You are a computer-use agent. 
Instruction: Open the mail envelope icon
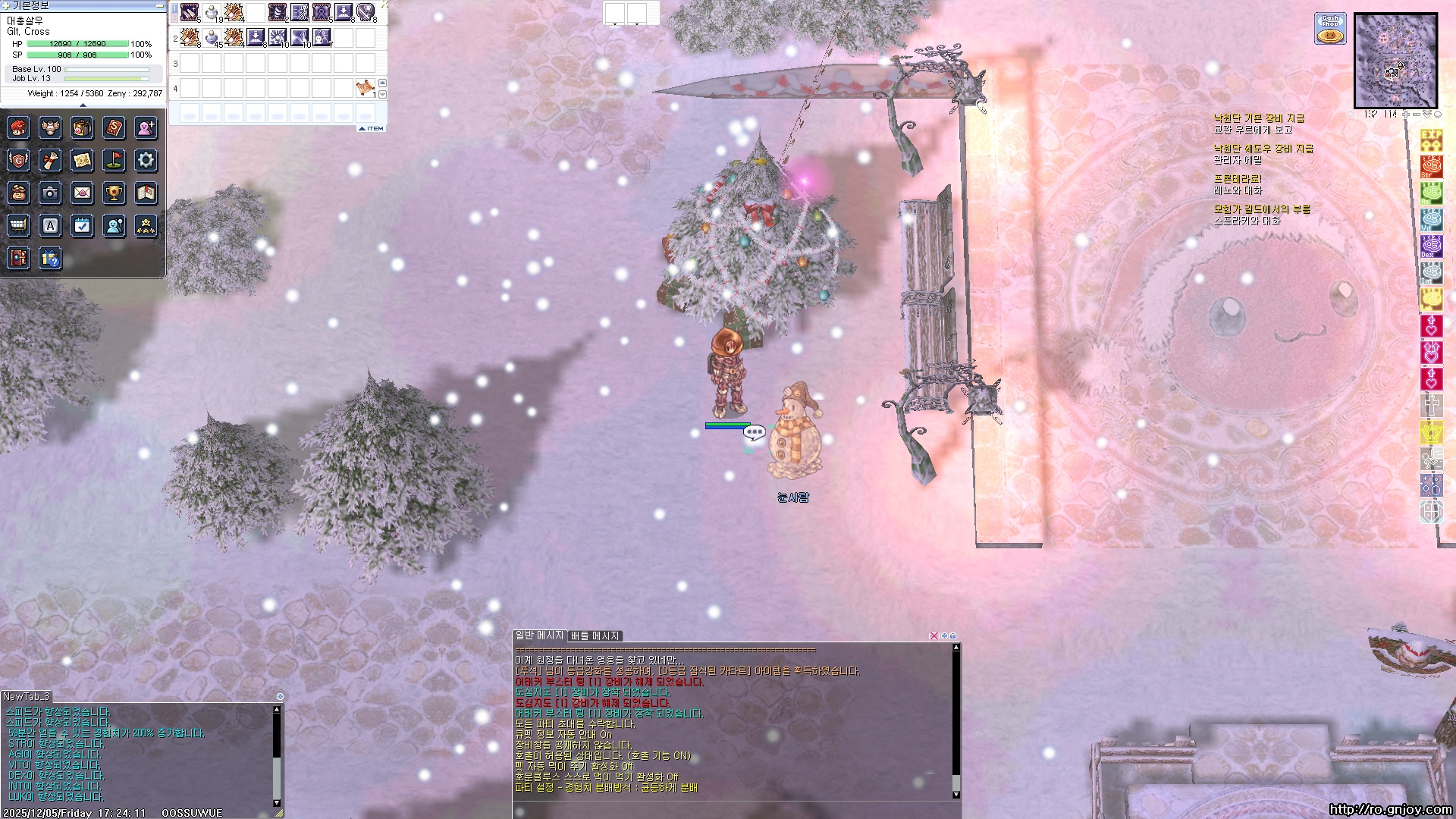82,193
